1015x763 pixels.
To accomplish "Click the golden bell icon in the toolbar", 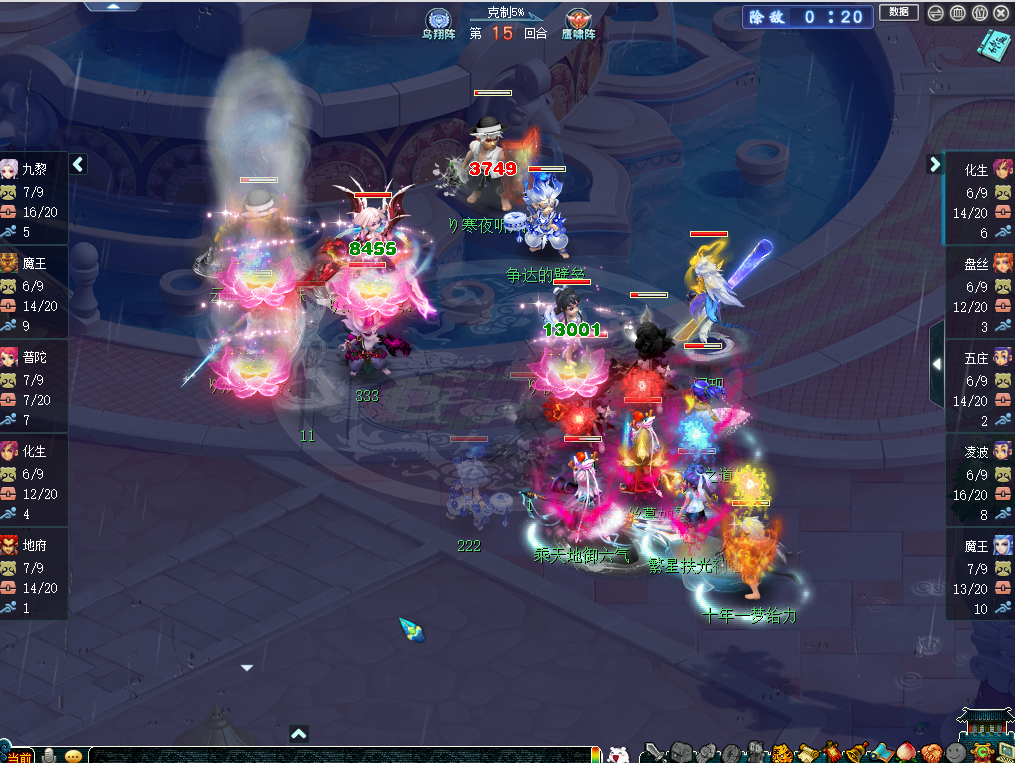I will point(856,752).
